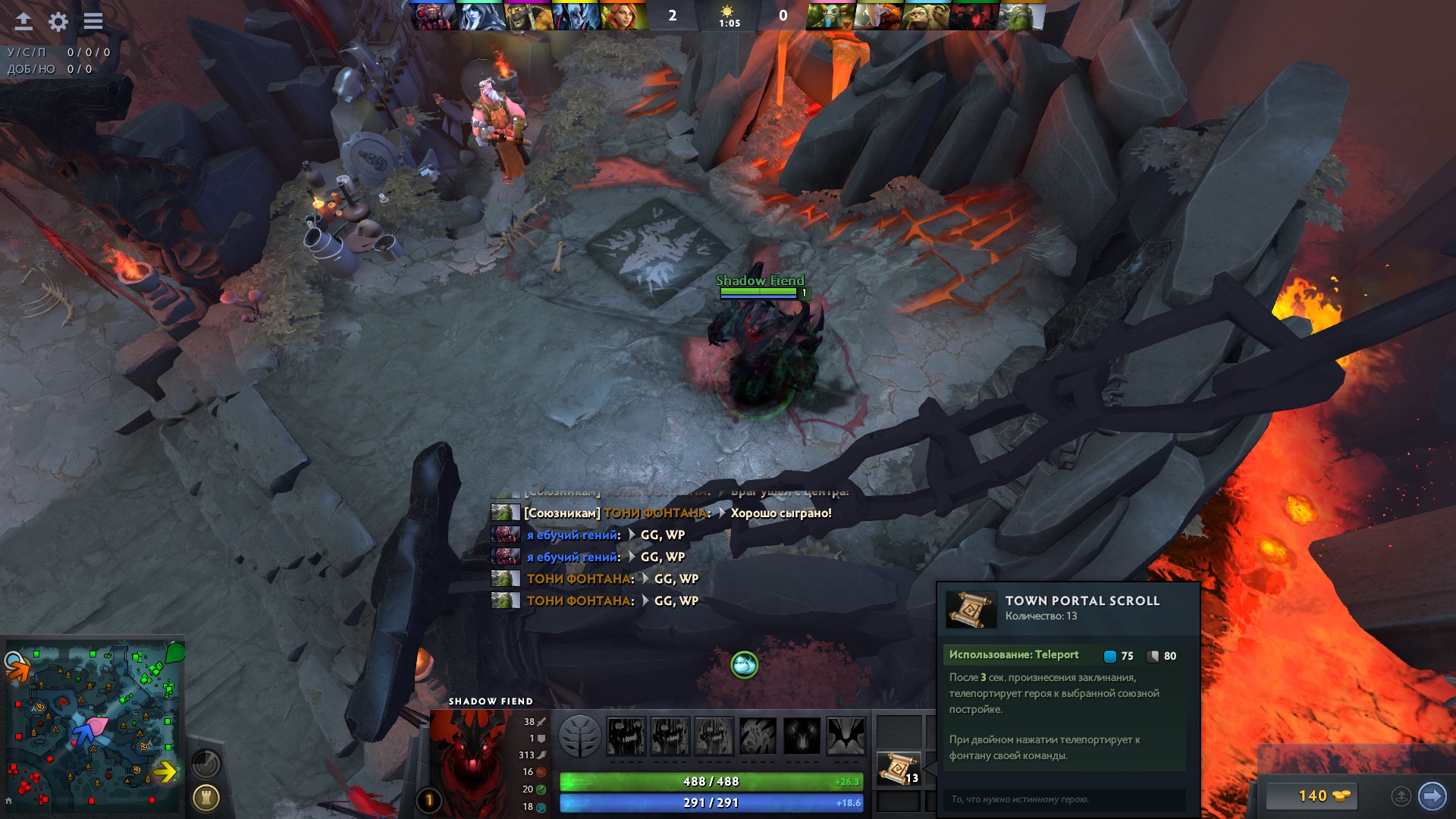Open the talent tree icon

click(x=580, y=736)
